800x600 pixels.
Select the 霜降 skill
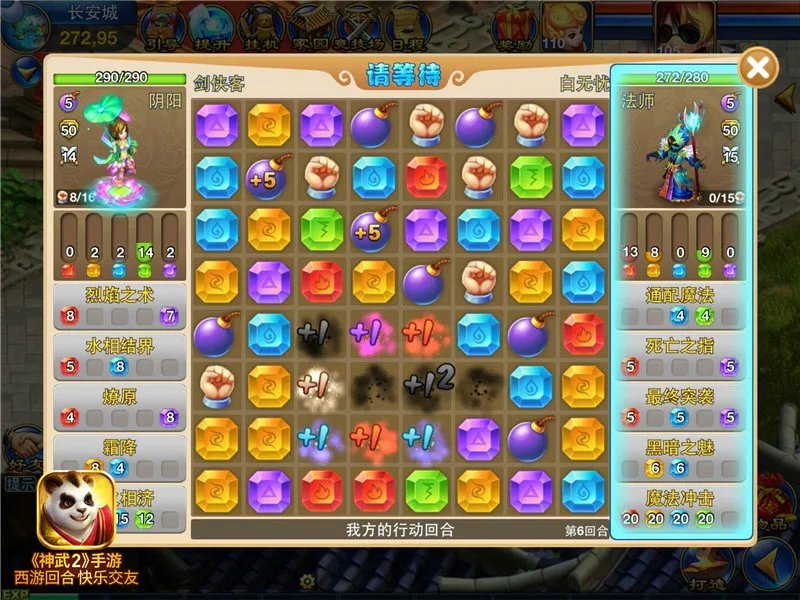[x=120, y=456]
